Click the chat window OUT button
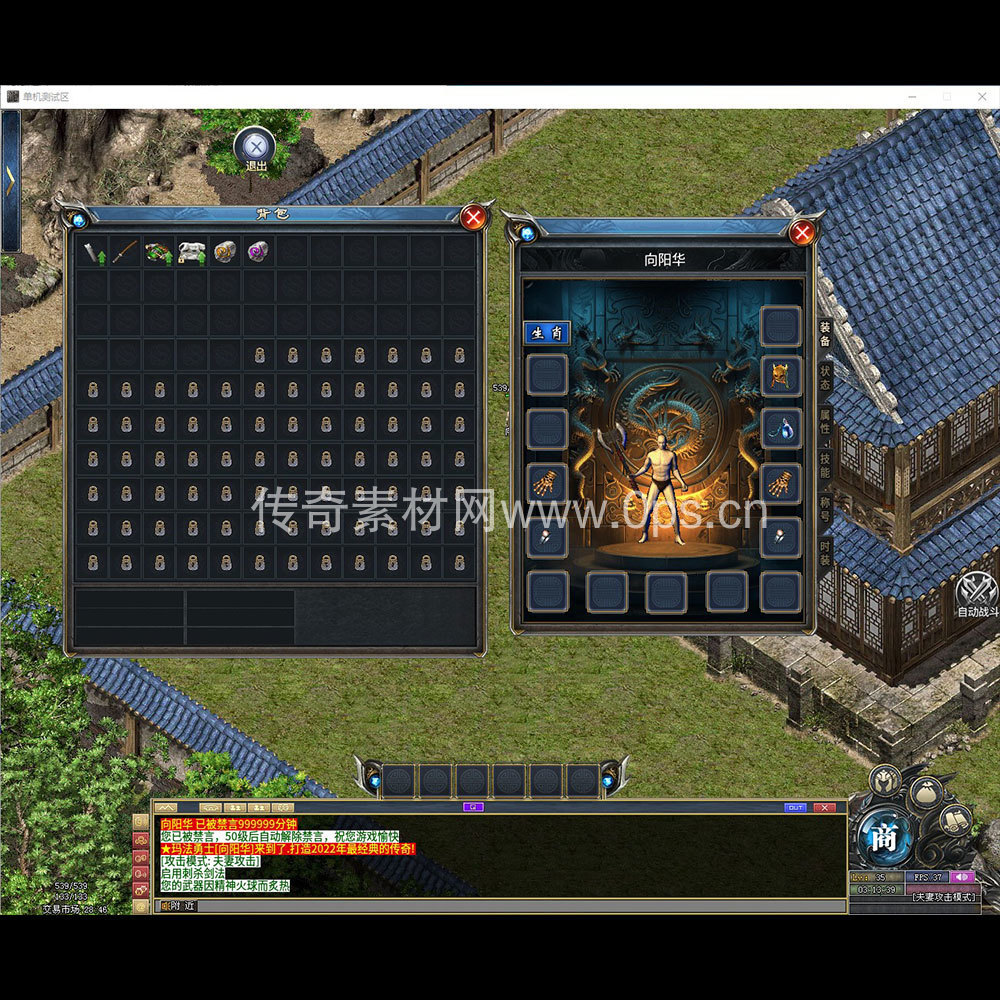The width and height of the screenshot is (1000, 1000). click(795, 807)
